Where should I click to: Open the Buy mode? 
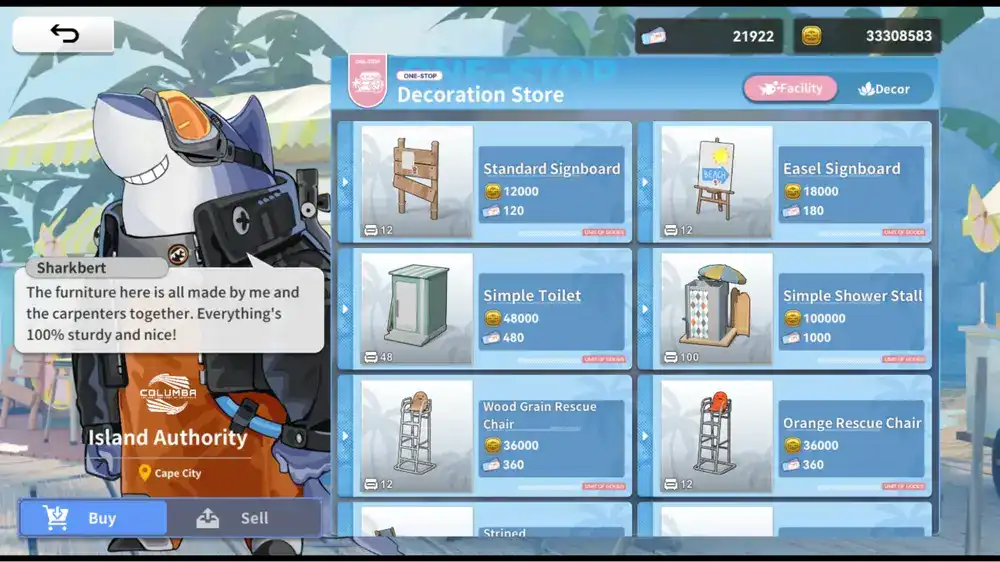click(x=93, y=518)
